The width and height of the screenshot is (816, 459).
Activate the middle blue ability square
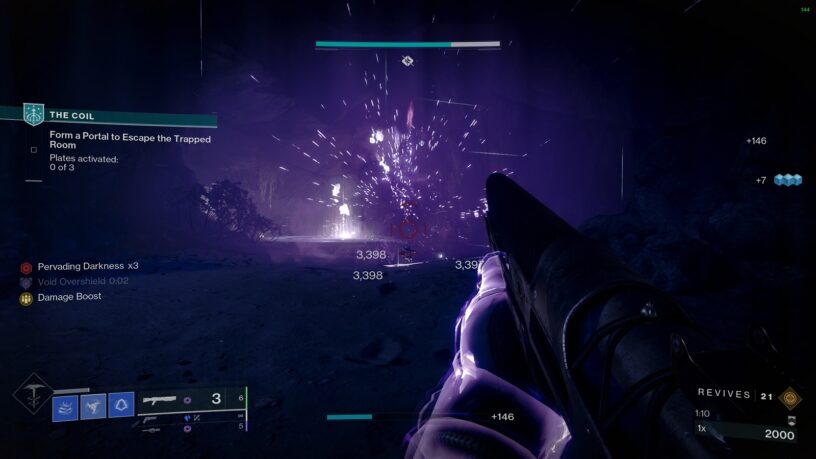coord(93,405)
